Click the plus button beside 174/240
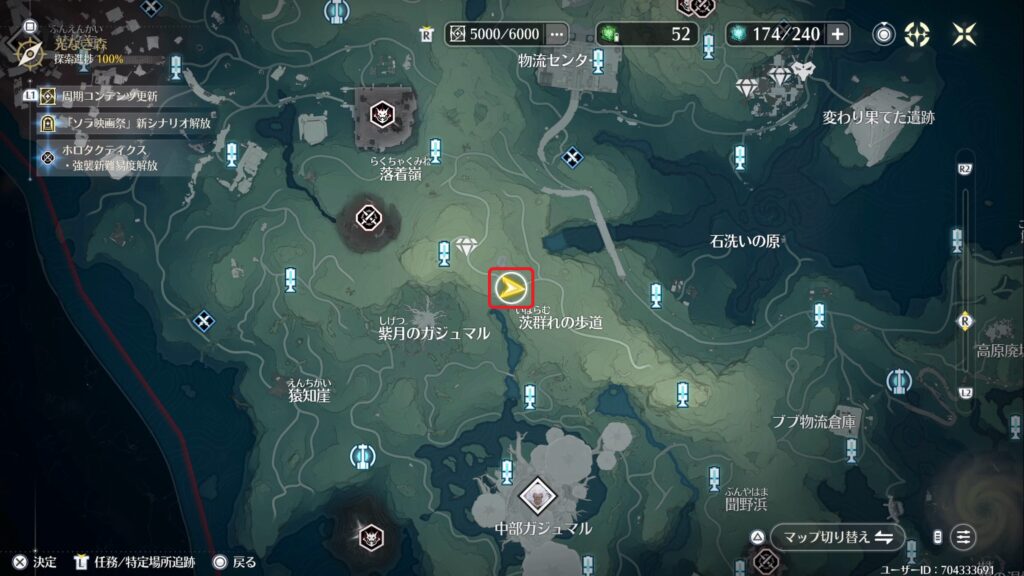1024x576 pixels. [837, 34]
